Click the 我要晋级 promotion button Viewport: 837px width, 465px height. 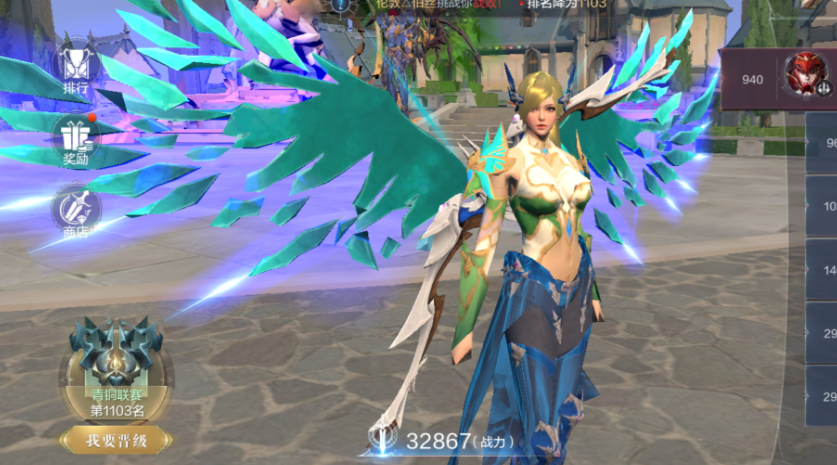point(114,439)
